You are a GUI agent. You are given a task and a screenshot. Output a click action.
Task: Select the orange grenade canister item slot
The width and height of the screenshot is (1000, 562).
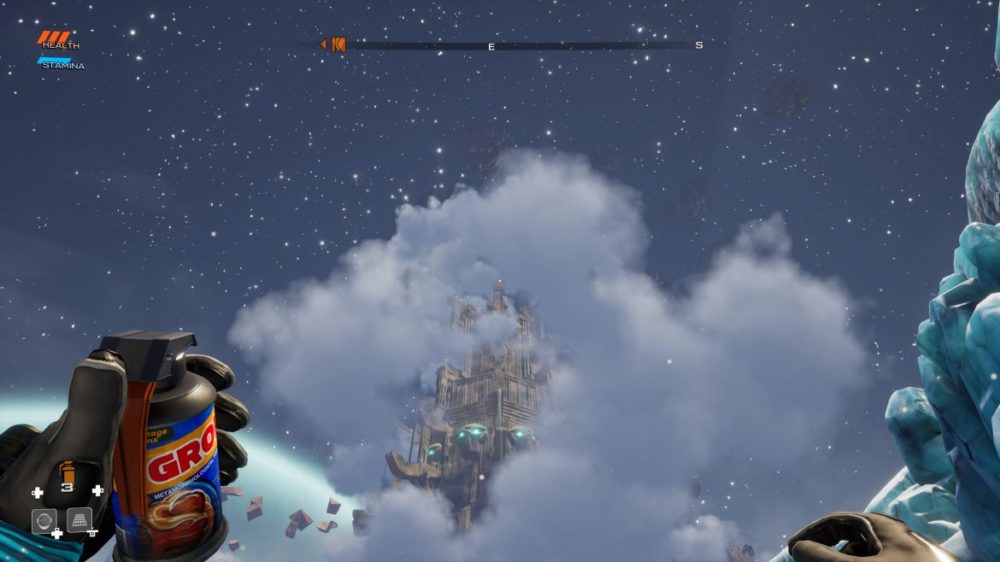(68, 473)
